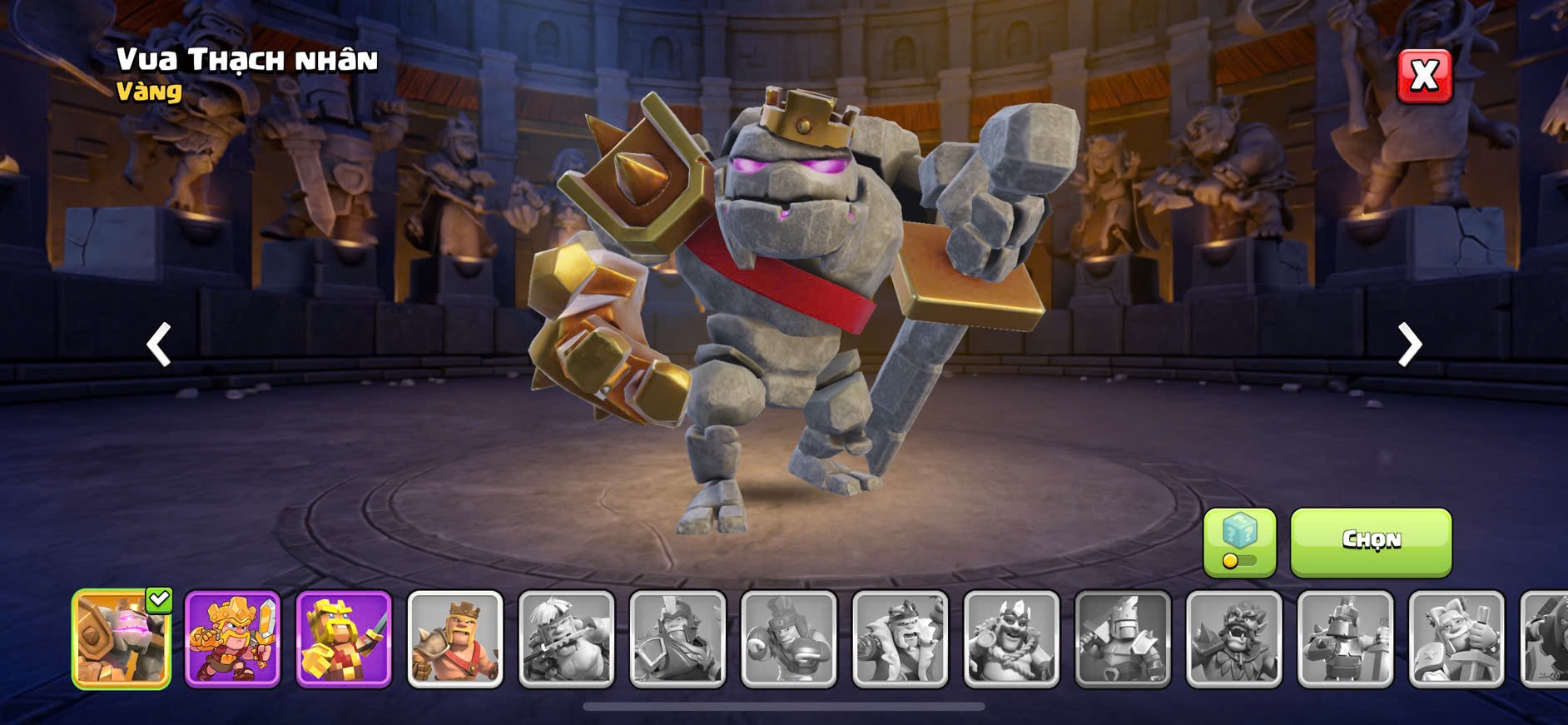This screenshot has width=1568, height=725.
Task: Confirm the skin with the green Chọn button
Action: point(1371,542)
